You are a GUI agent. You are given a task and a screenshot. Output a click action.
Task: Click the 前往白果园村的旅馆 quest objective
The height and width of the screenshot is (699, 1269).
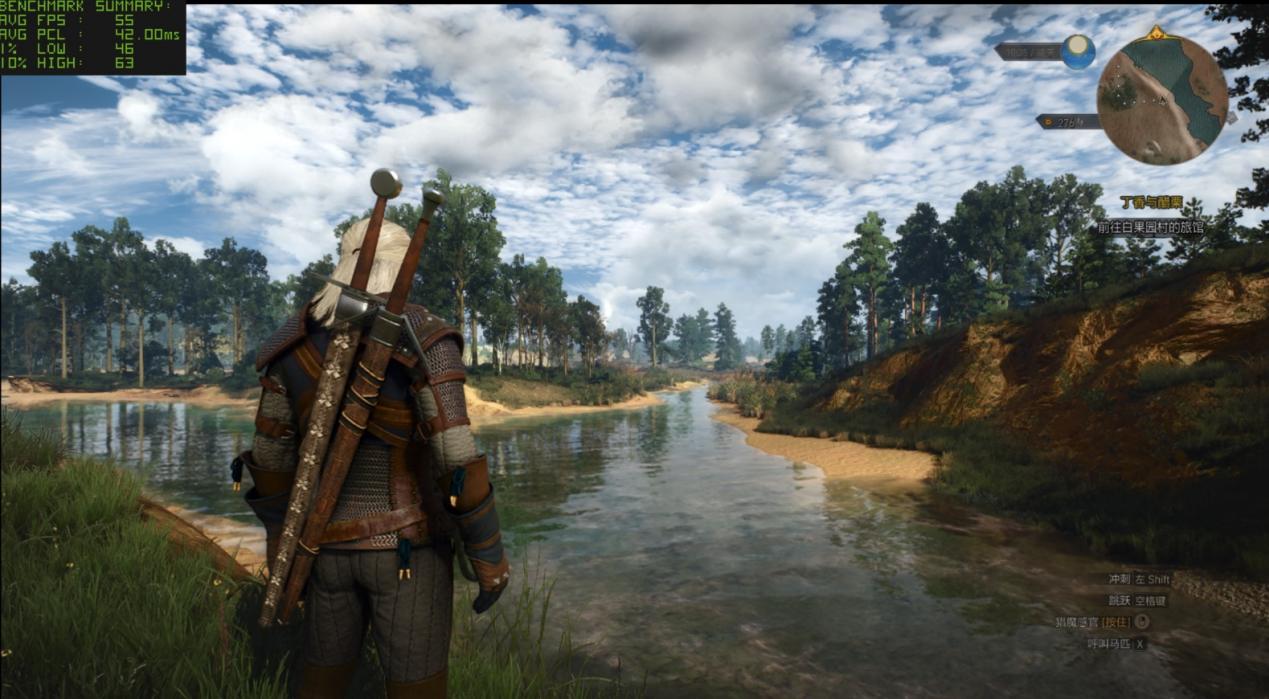[1149, 227]
